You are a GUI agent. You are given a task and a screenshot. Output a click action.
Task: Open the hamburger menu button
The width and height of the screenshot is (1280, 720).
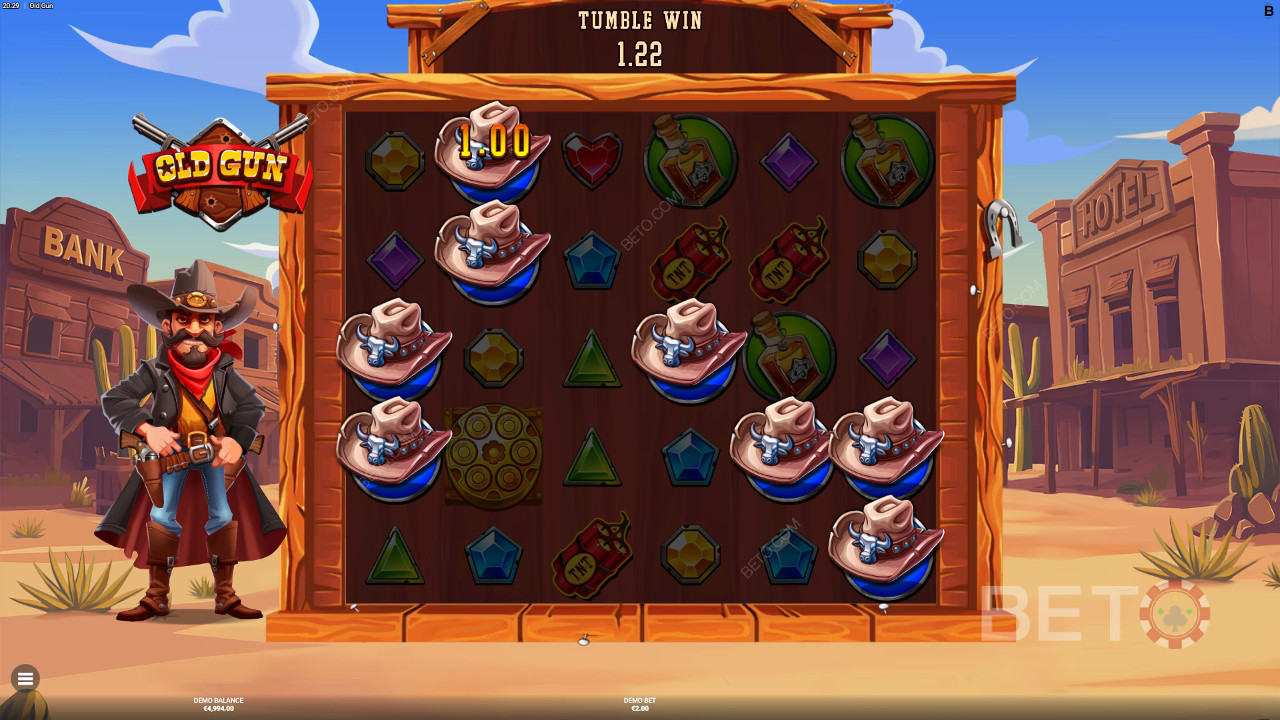(x=25, y=679)
